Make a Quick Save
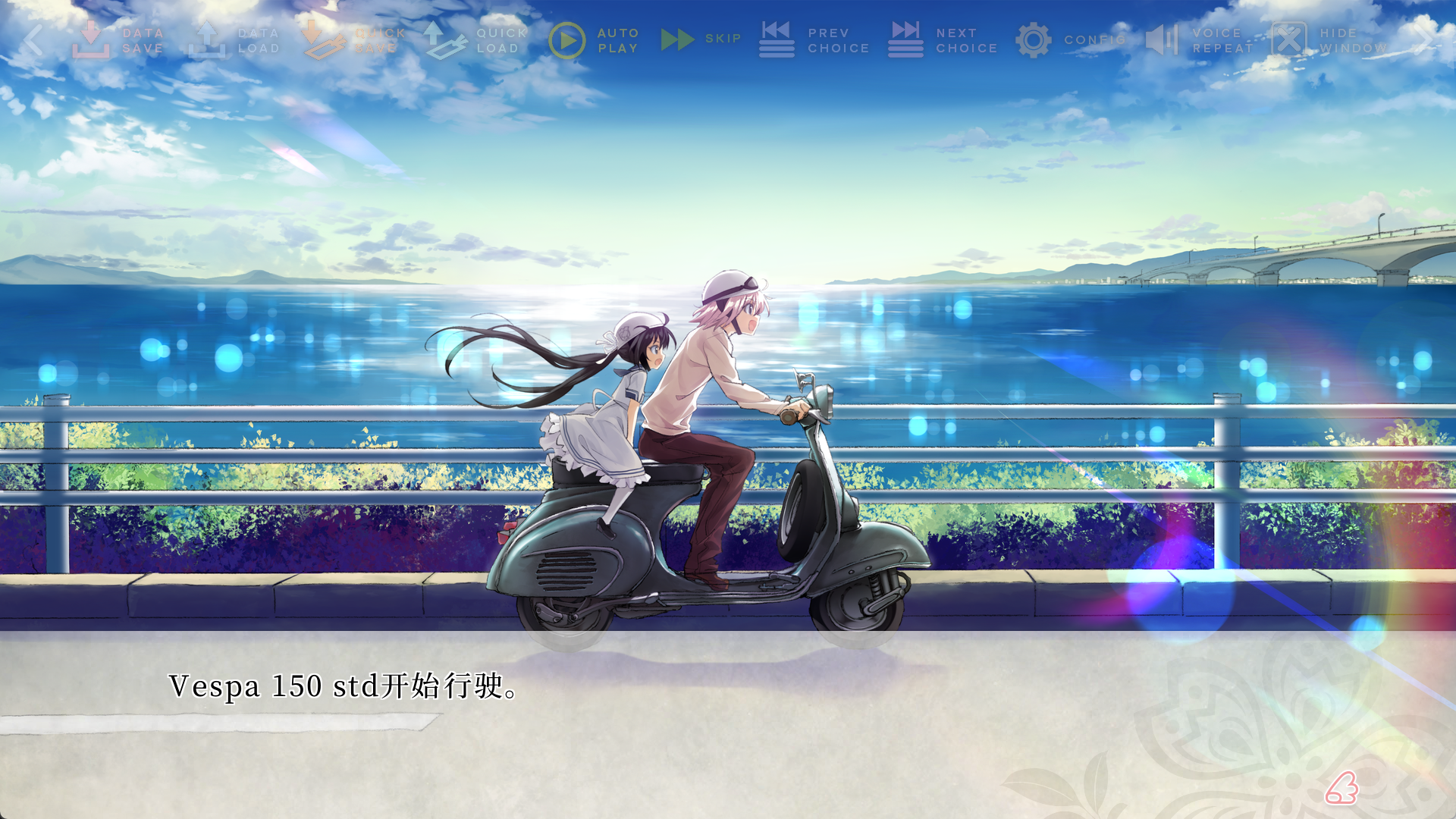The width and height of the screenshot is (1456, 819). point(355,40)
